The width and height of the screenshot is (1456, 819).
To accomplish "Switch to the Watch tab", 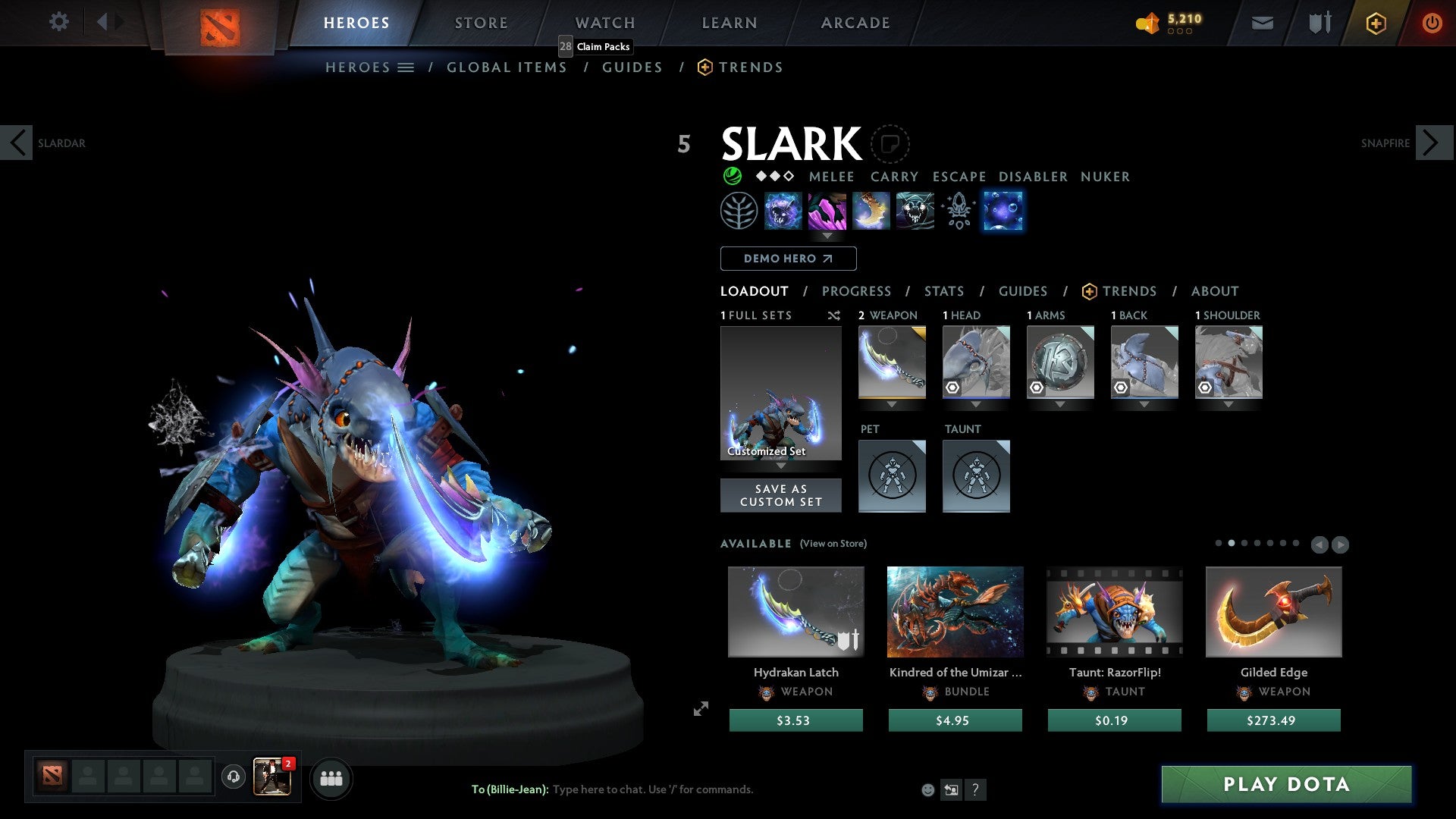I will click(x=604, y=23).
